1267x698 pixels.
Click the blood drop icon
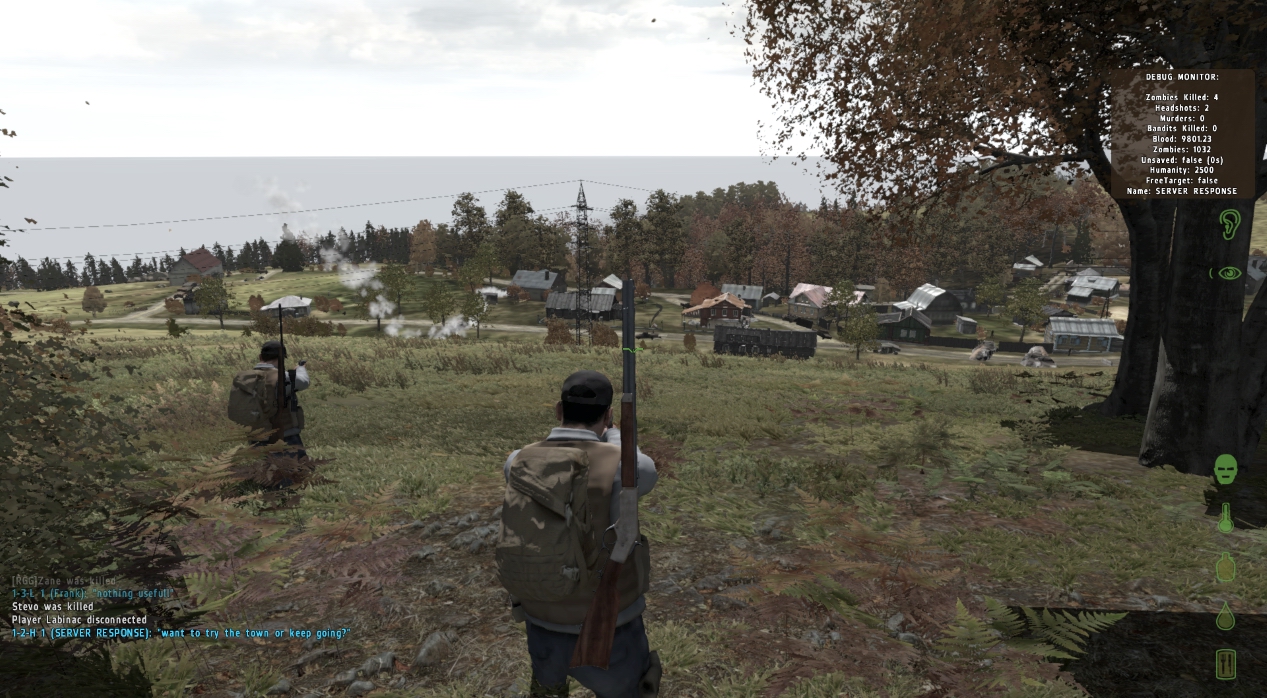[x=1225, y=616]
